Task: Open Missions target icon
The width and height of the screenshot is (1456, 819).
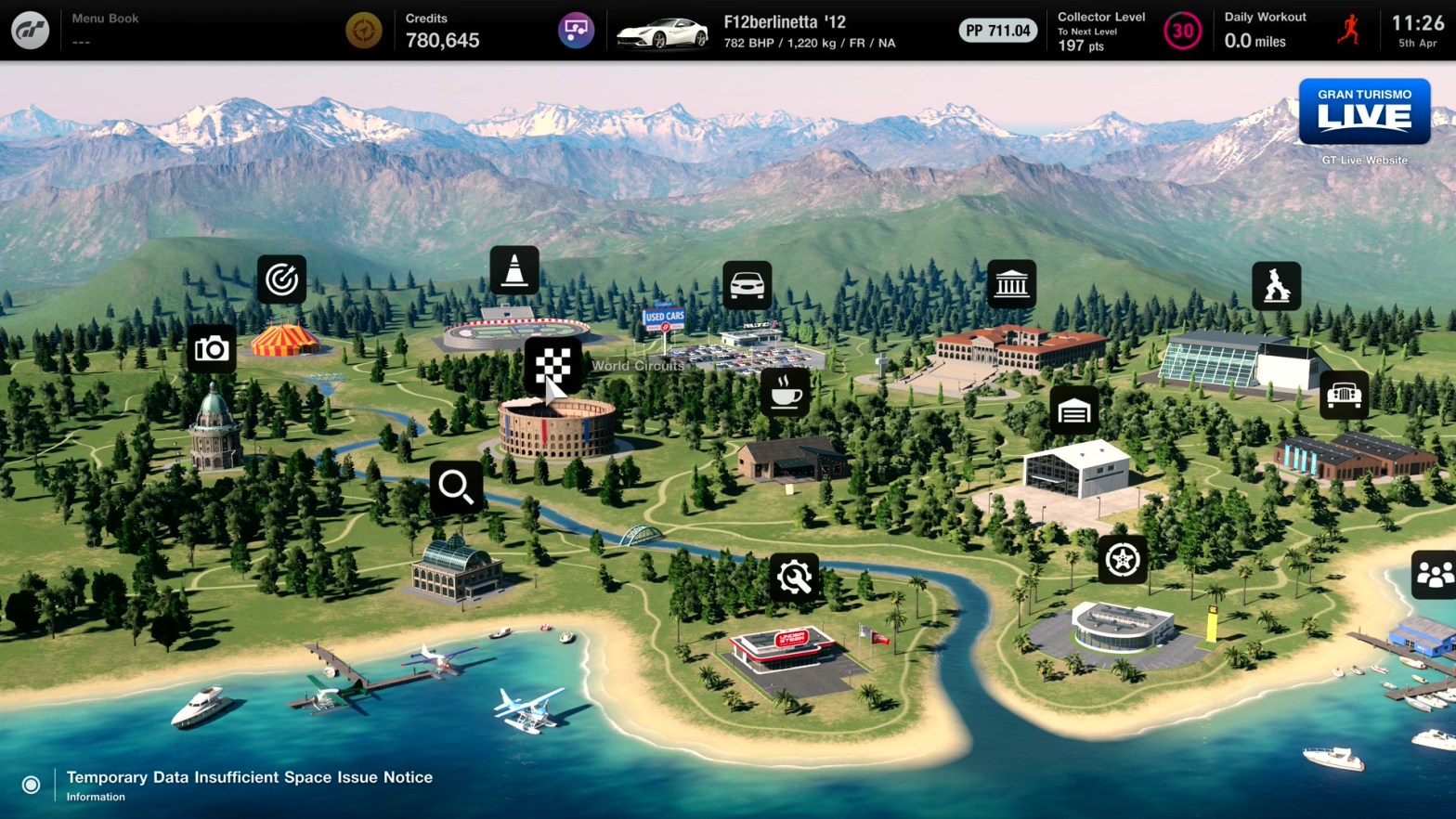Action: (281, 279)
